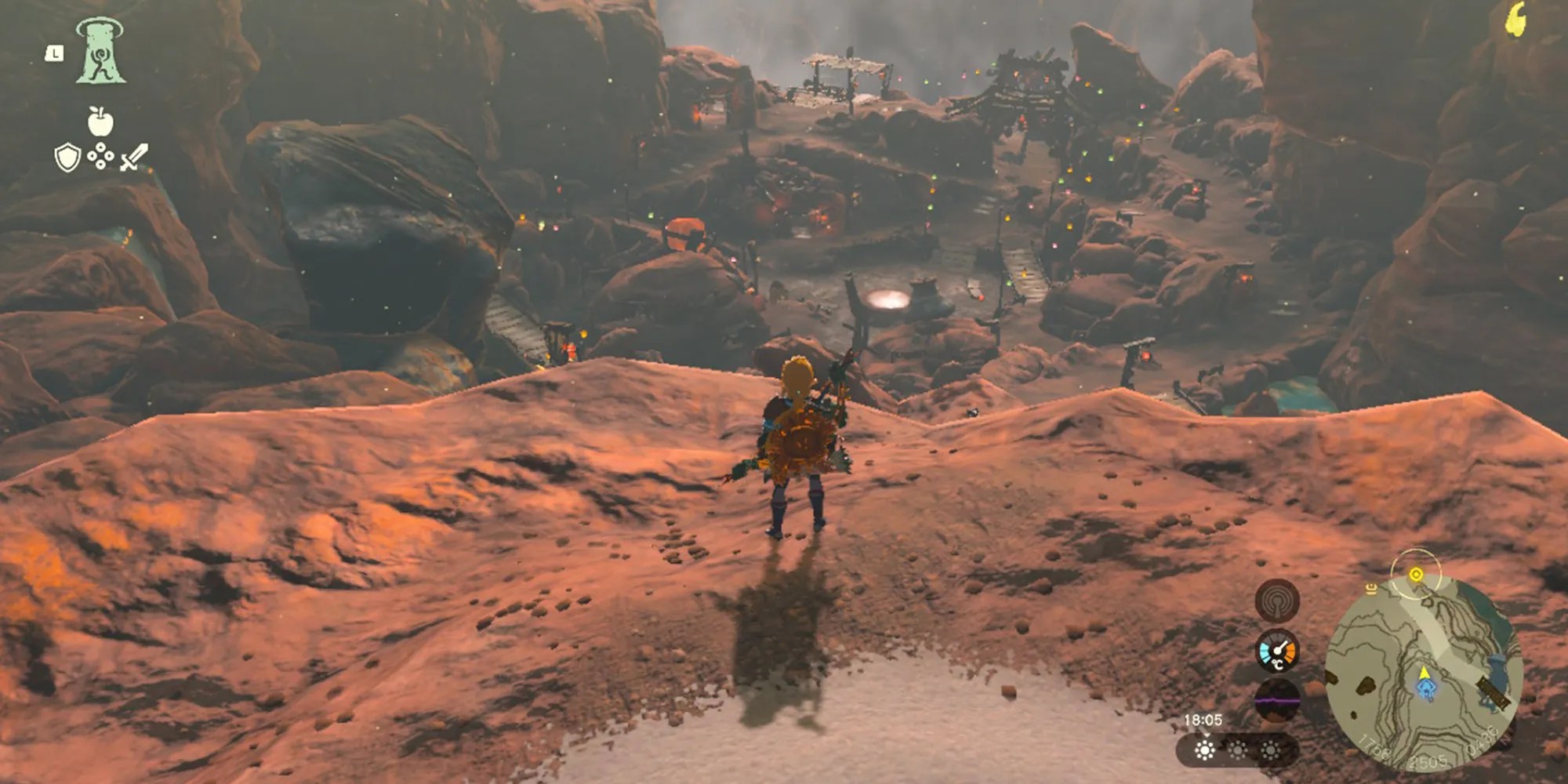This screenshot has width=1568, height=784.
Task: Click the purple-line noise meter
Action: [x=1277, y=699]
